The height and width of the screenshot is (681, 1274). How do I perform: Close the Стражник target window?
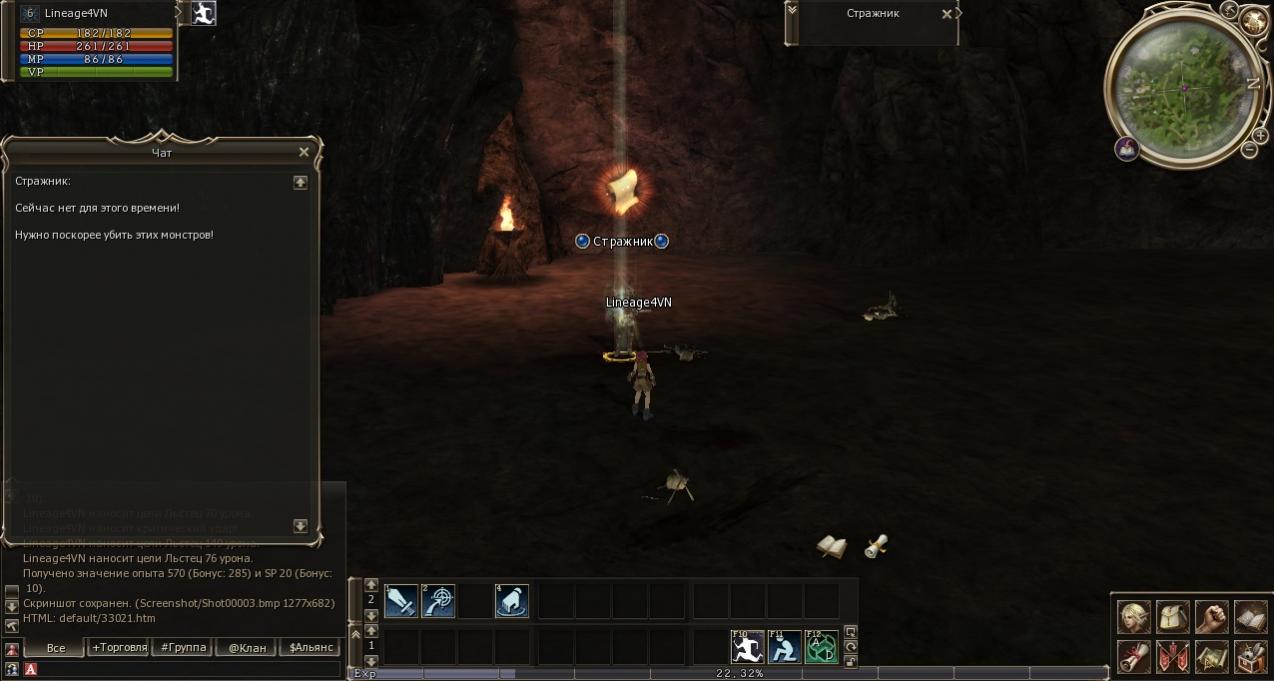(946, 14)
